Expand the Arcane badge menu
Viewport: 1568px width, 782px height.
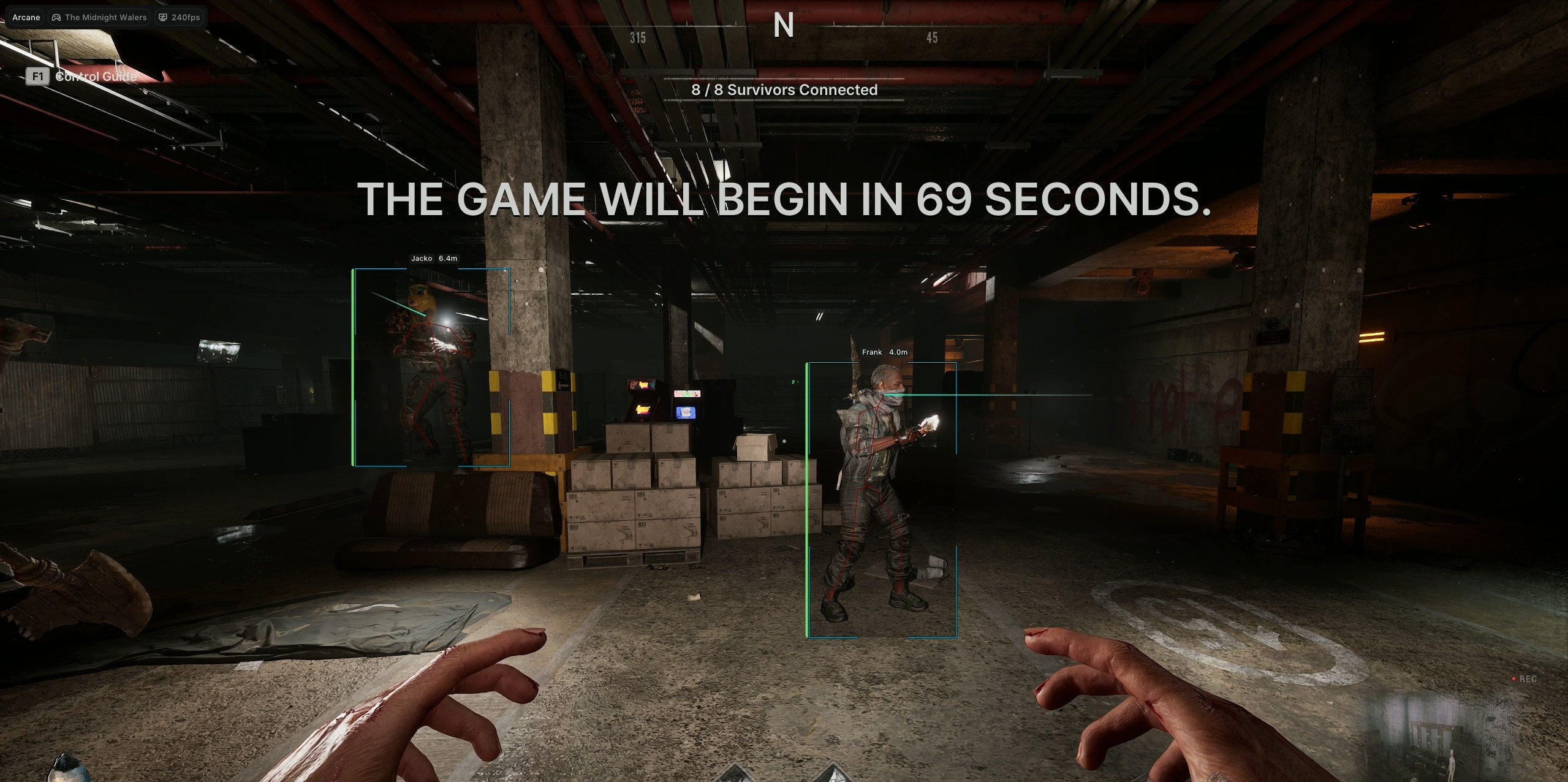click(26, 17)
